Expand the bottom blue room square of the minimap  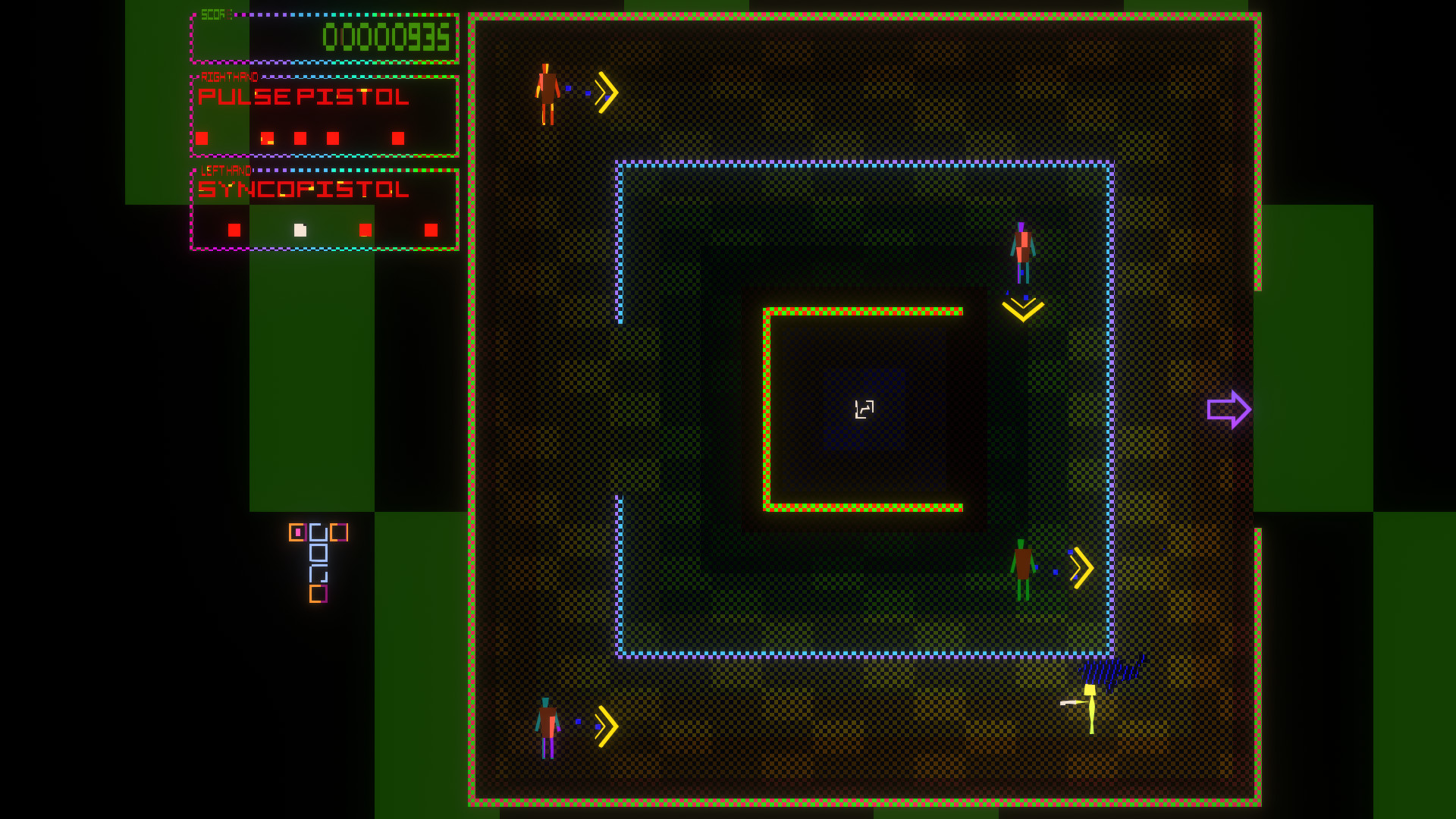click(x=318, y=573)
